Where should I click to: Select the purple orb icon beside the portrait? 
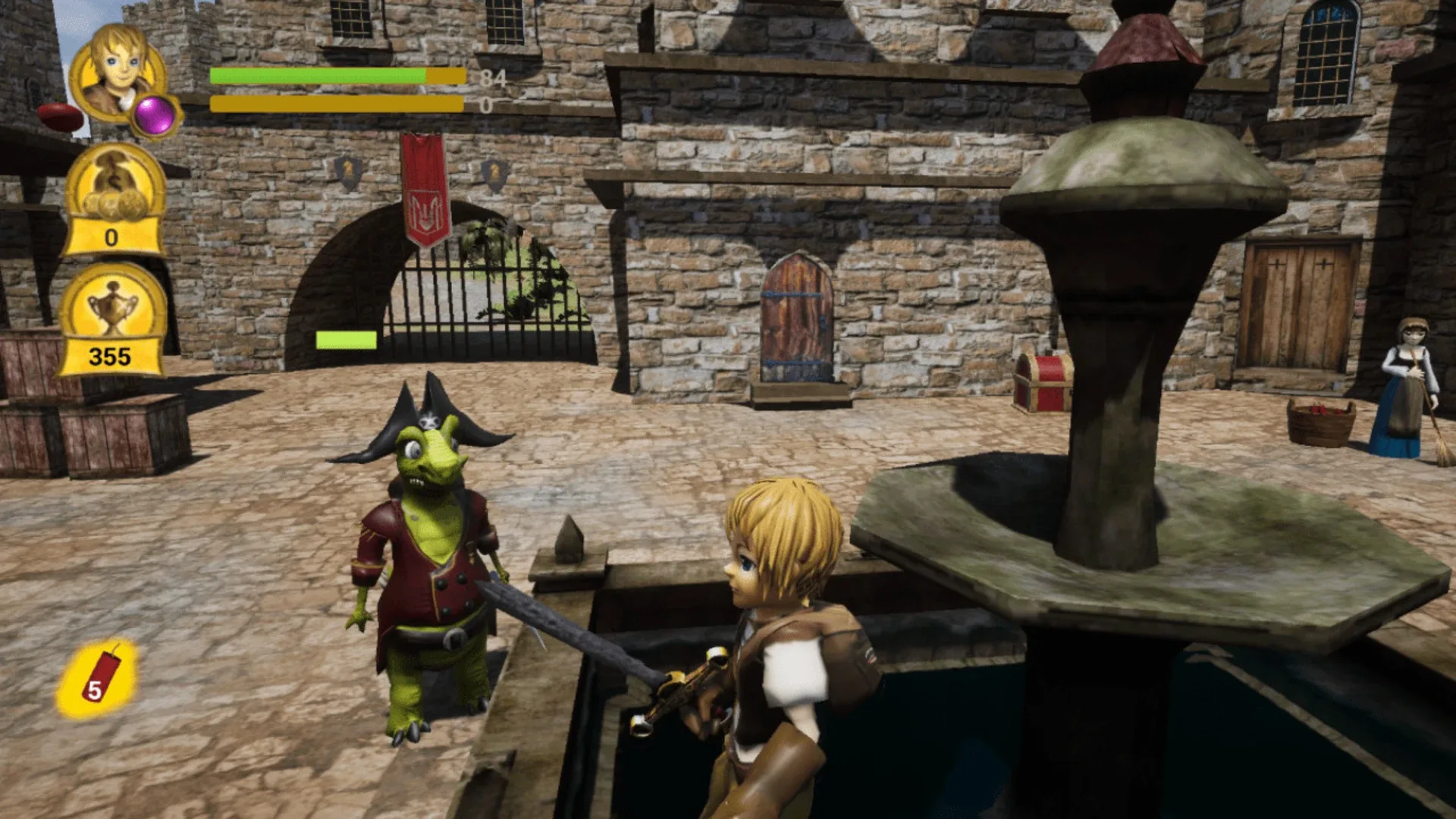[154, 115]
